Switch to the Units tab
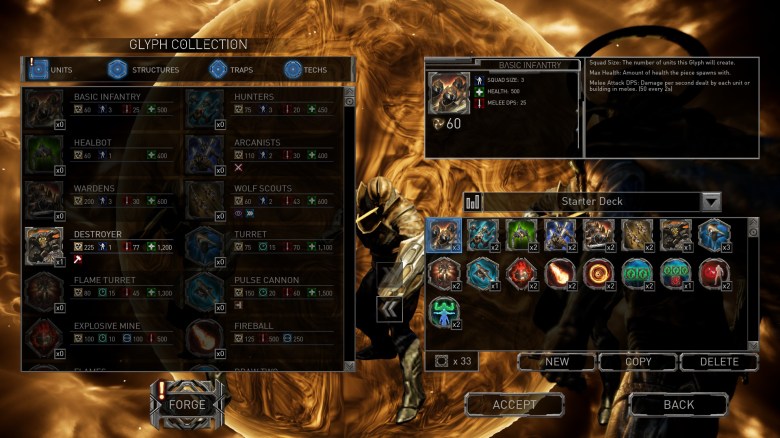Viewport: 780px width, 438px height. [61, 70]
